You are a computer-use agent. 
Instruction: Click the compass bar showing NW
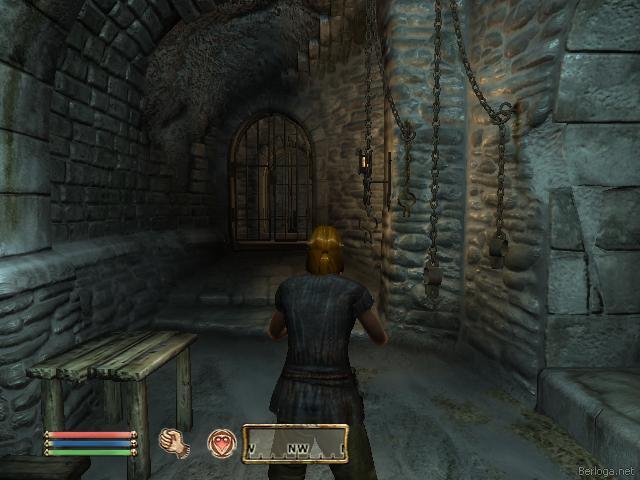point(295,444)
